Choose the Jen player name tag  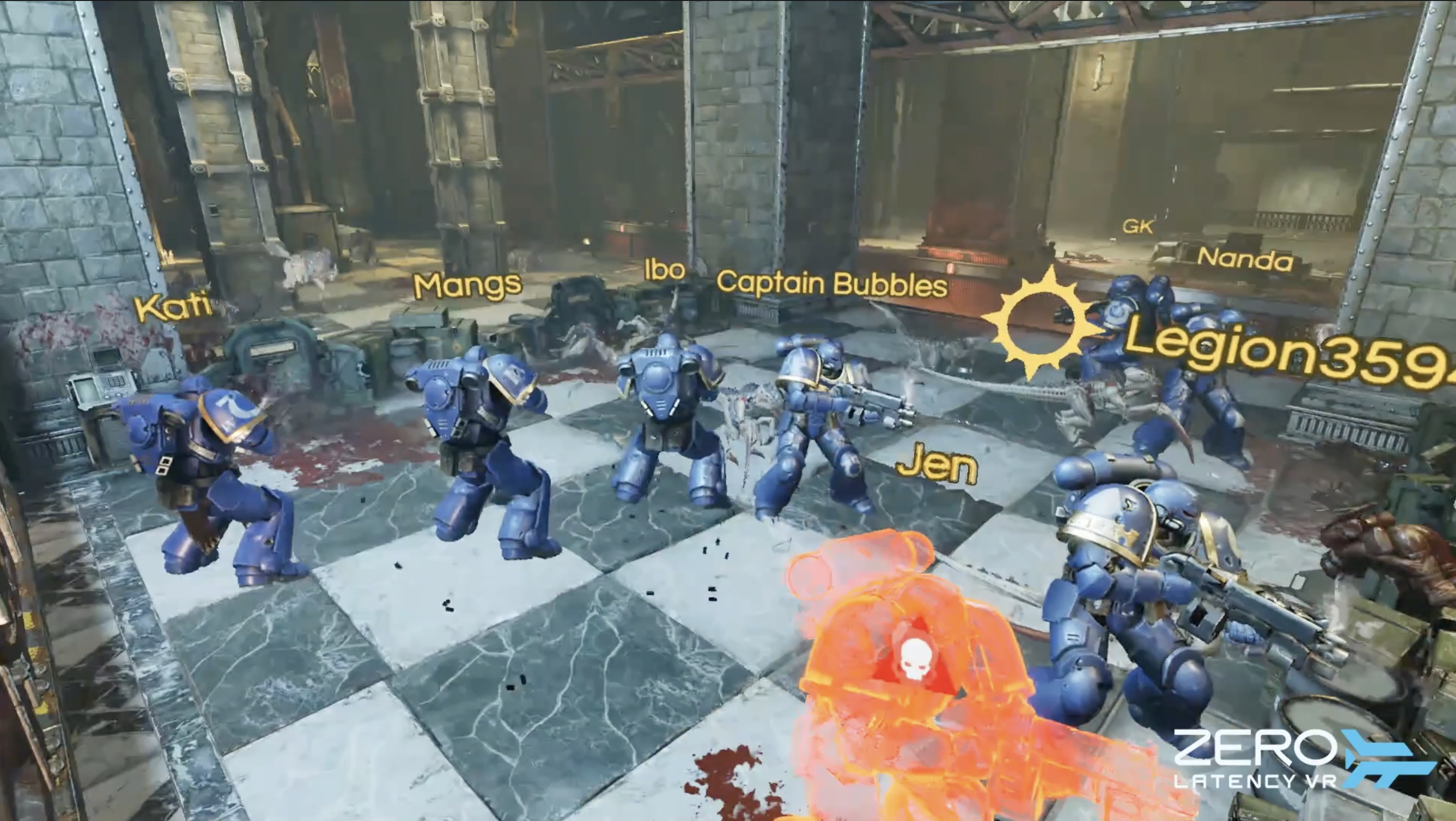tap(937, 465)
